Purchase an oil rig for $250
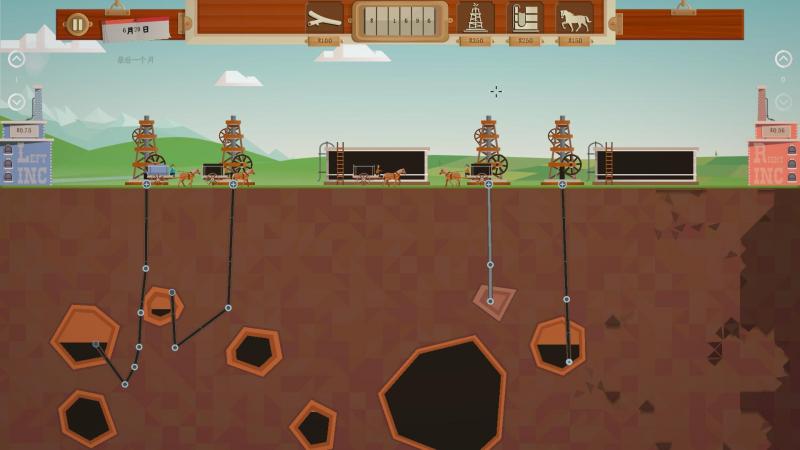Viewport: 800px width, 450px height. pos(476,18)
